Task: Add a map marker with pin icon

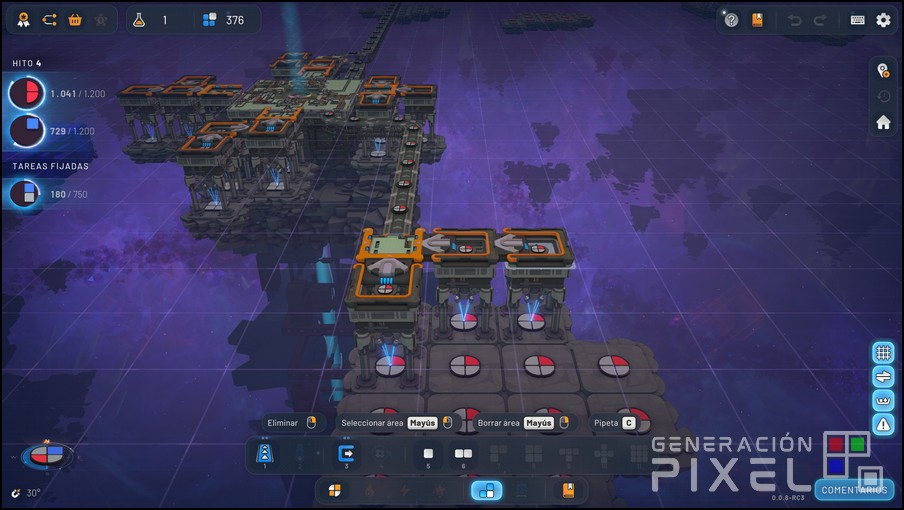Action: click(883, 70)
